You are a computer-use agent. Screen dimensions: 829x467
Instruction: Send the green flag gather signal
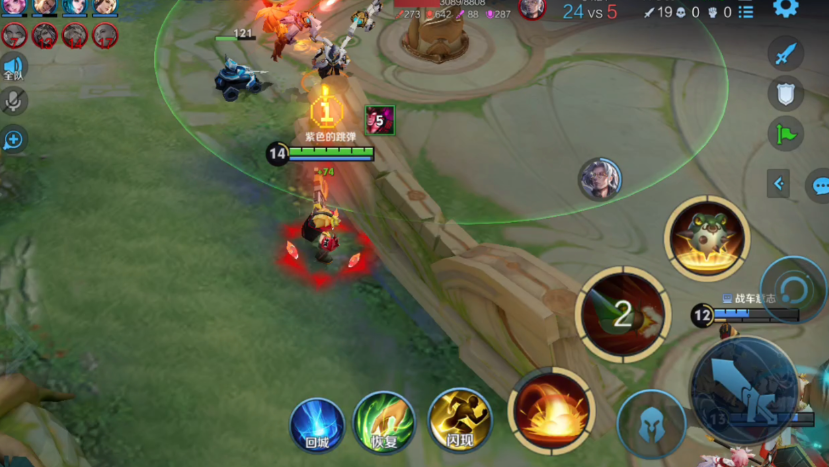point(786,134)
